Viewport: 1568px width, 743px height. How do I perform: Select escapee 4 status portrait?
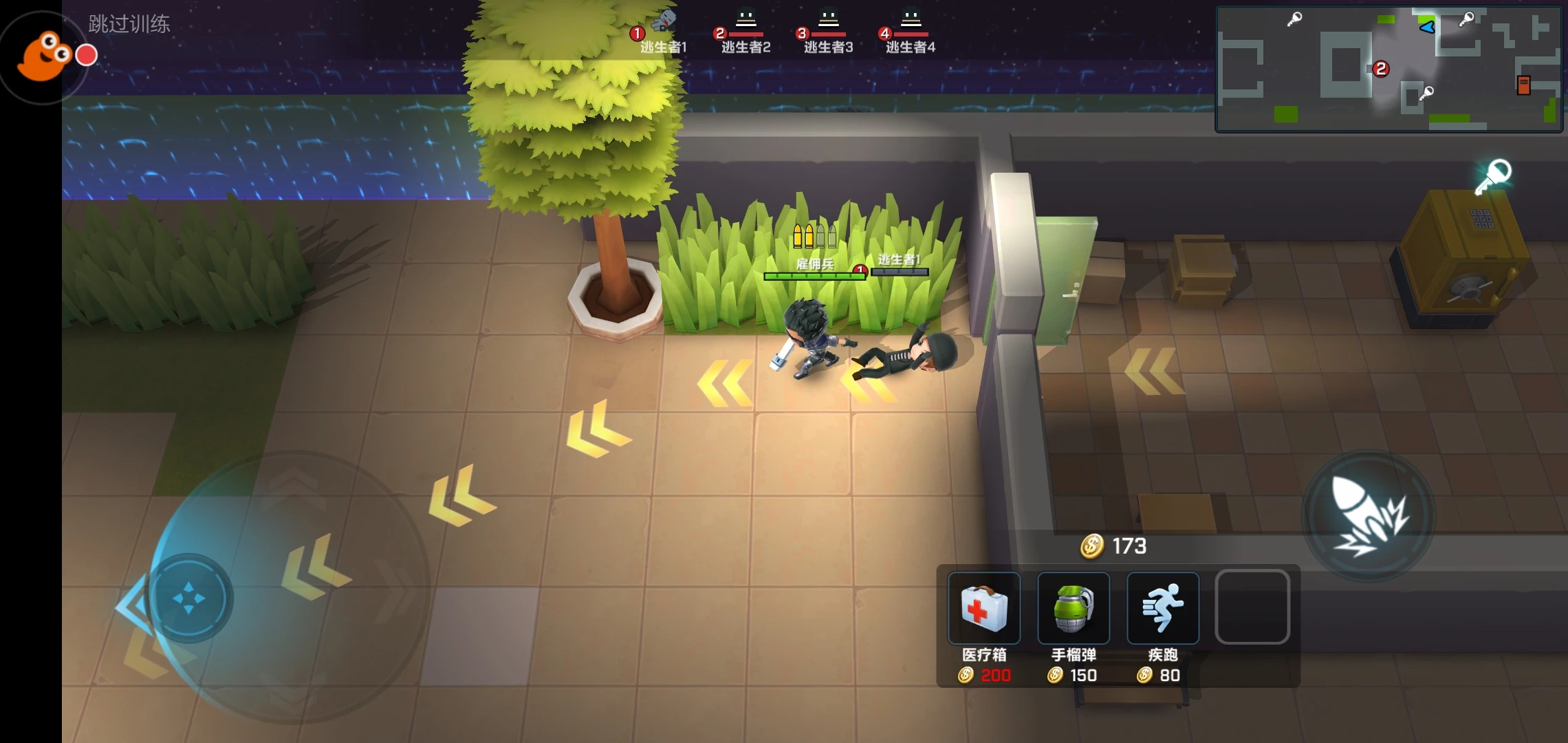910,30
